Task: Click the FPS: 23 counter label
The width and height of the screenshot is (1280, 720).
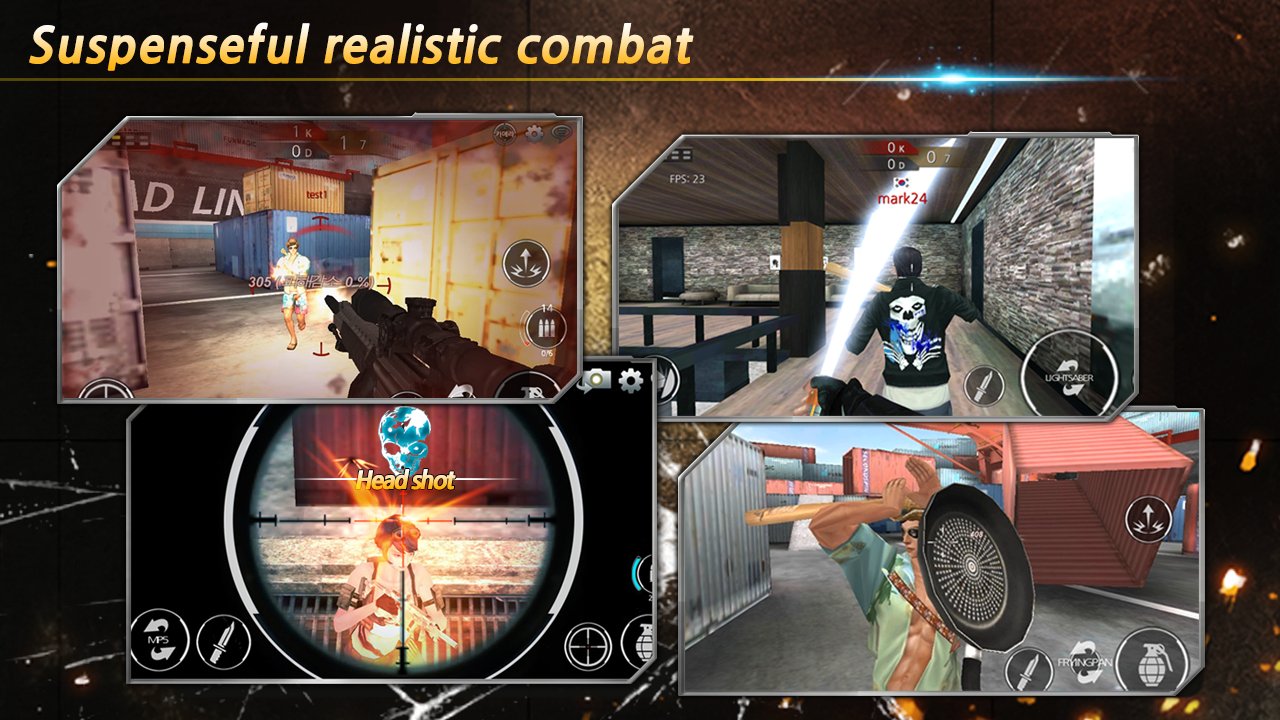Action: click(x=687, y=180)
